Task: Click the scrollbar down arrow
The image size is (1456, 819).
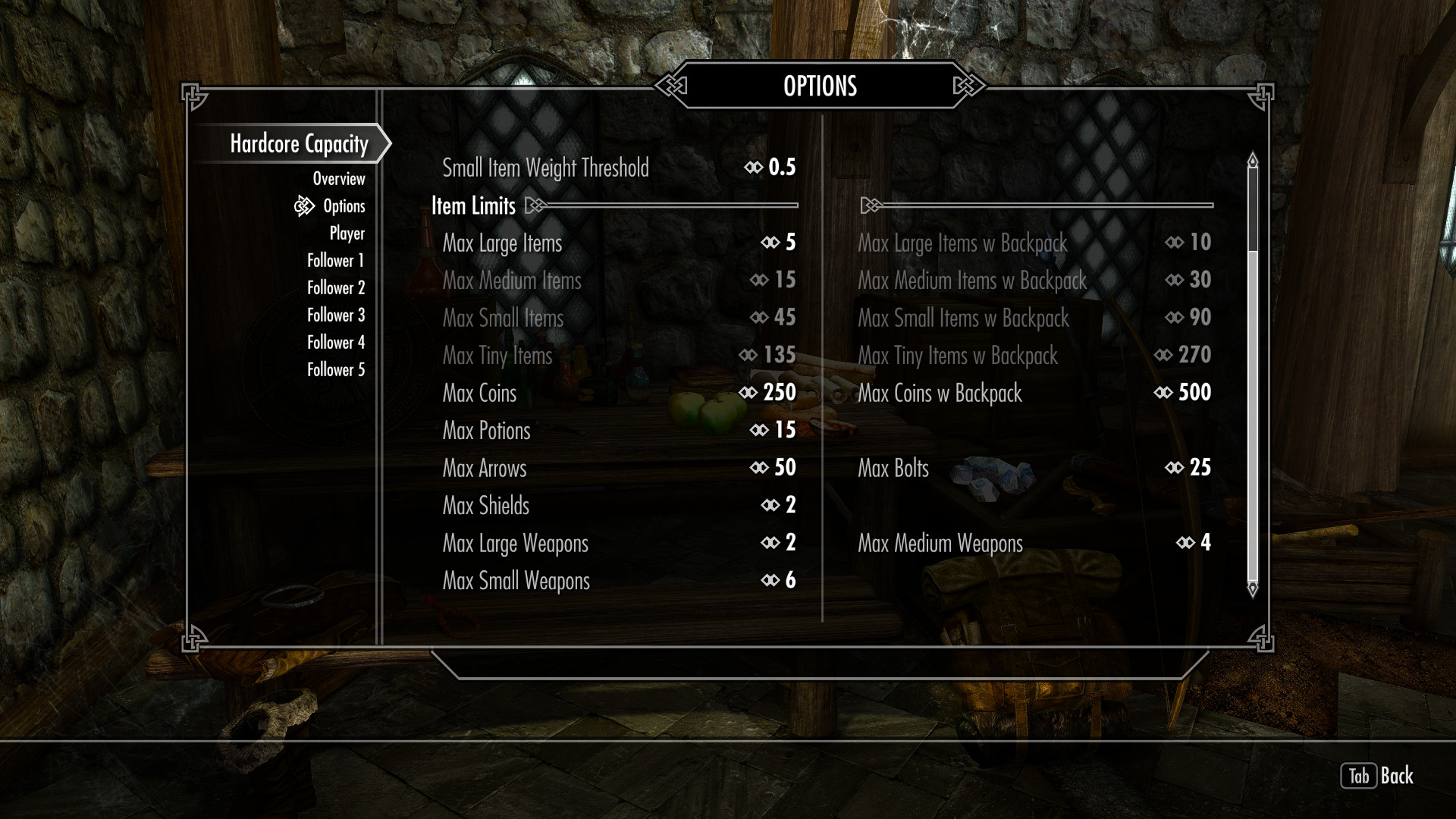Action: tap(1252, 588)
